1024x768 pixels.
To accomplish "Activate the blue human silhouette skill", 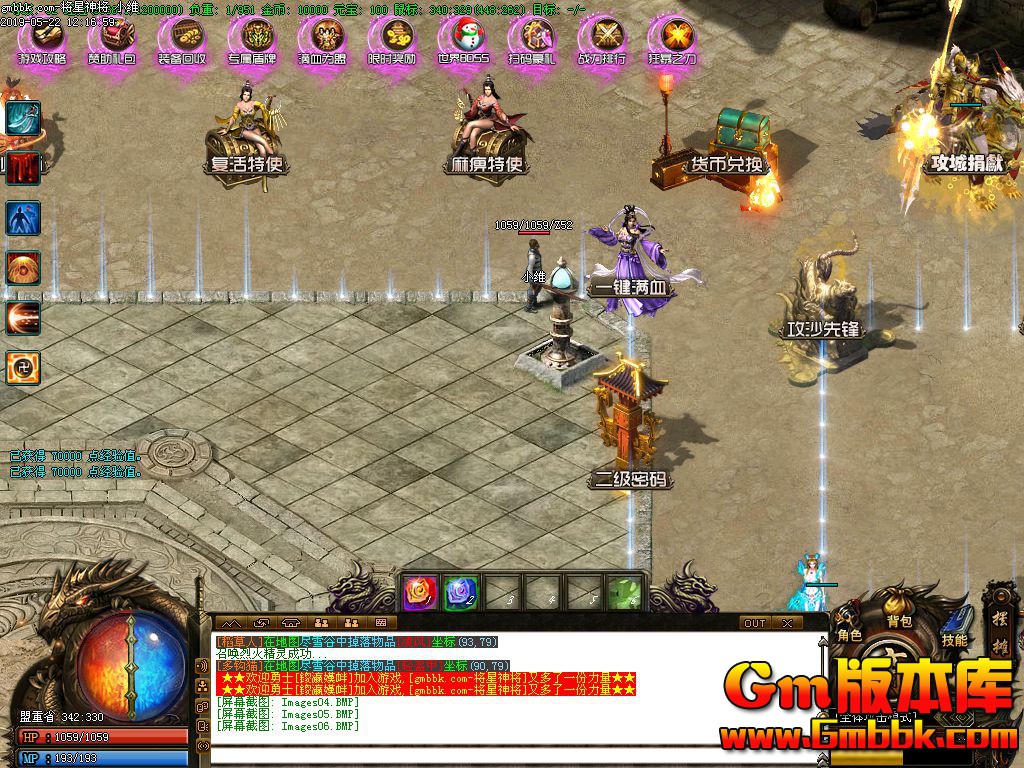I will click(x=23, y=217).
